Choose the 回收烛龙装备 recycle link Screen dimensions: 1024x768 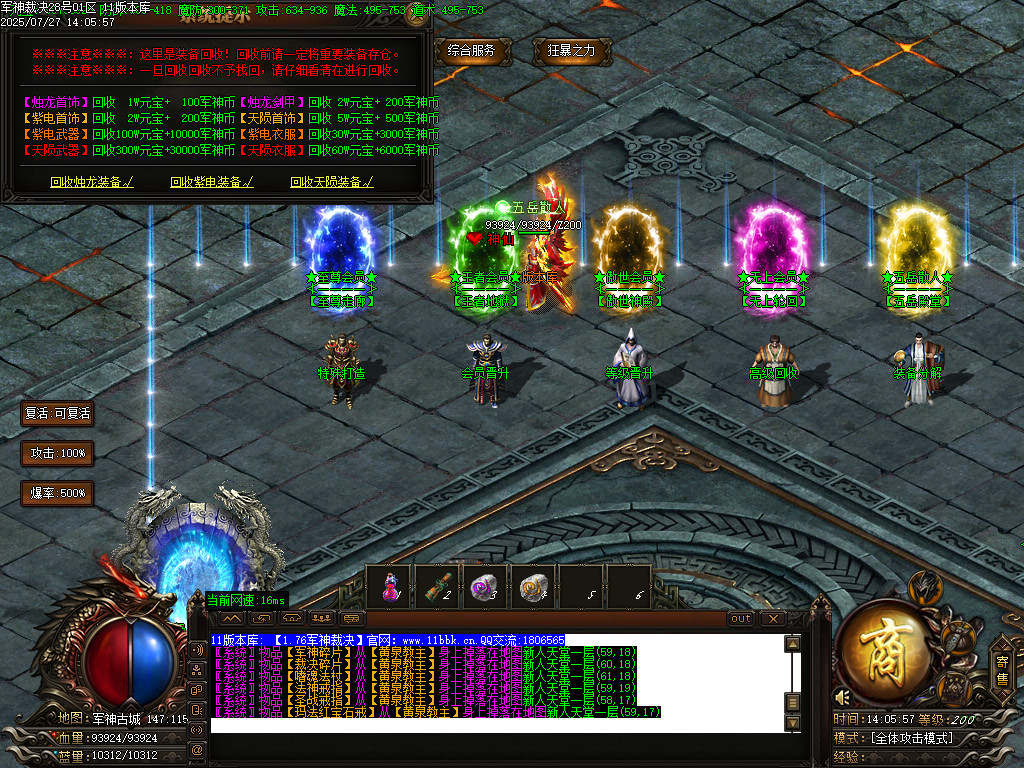(91, 182)
